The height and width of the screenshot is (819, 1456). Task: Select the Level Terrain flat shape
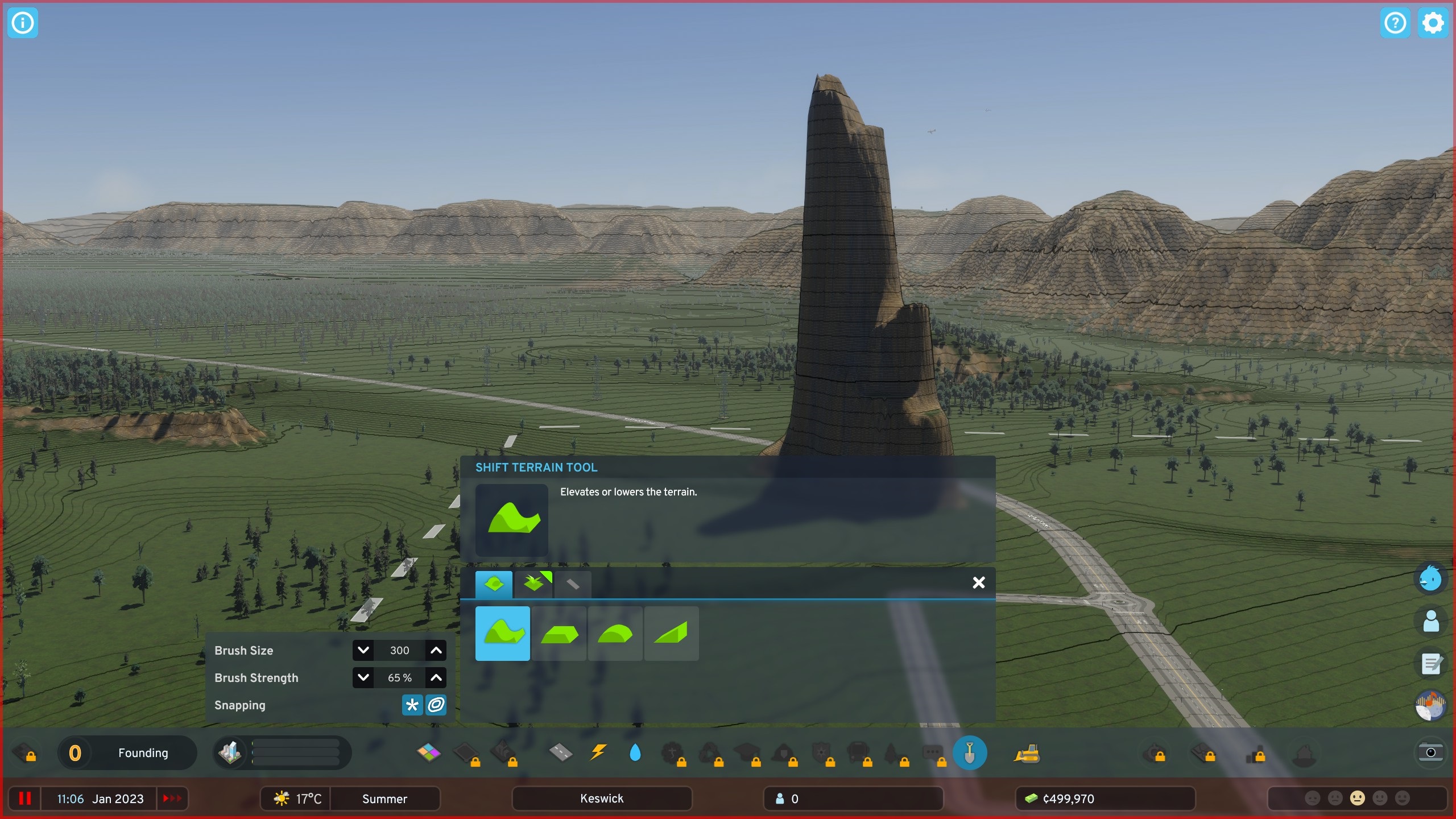click(560, 634)
